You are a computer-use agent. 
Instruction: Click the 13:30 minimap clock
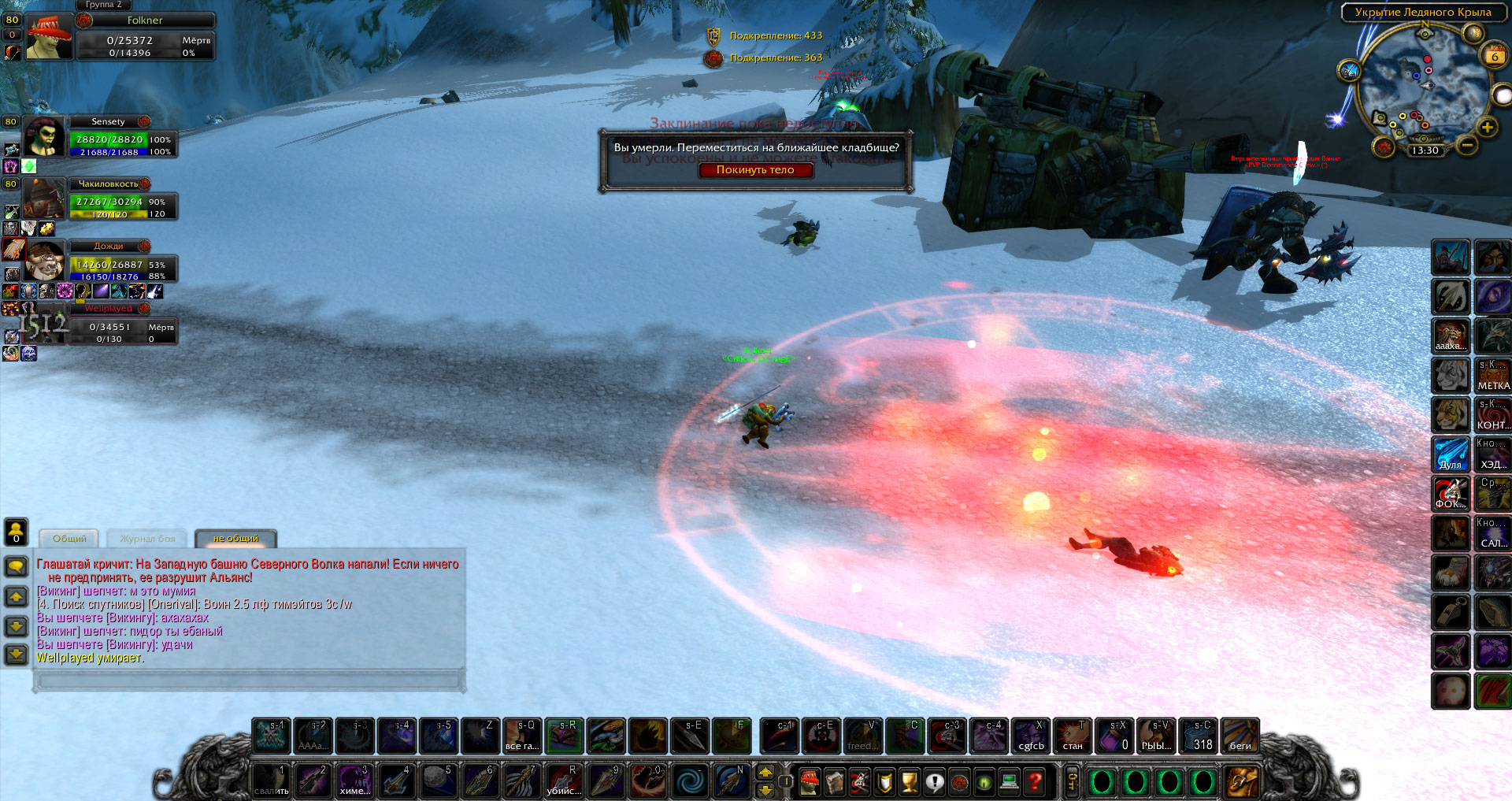coord(1425,150)
